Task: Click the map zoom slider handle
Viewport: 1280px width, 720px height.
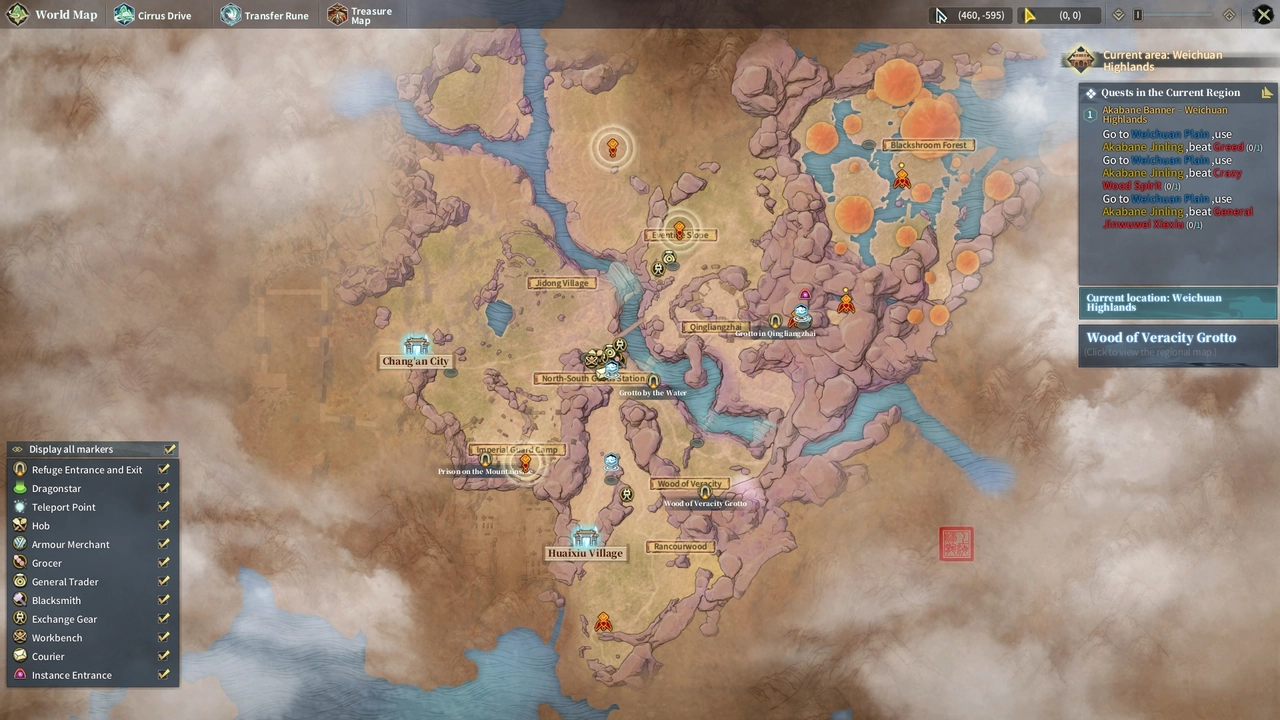Action: [x=1138, y=15]
